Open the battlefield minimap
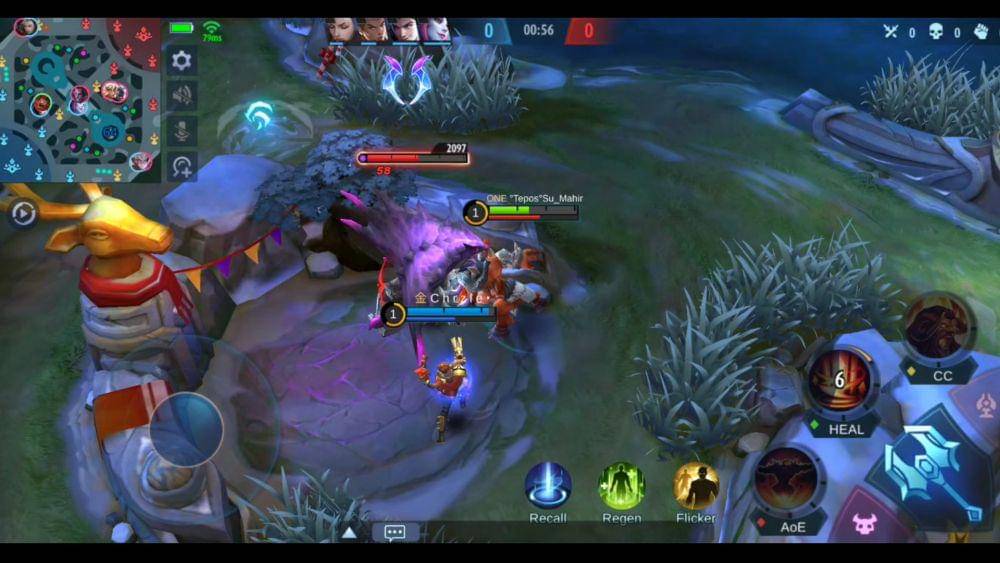This screenshot has width=1000, height=563. pos(80,98)
